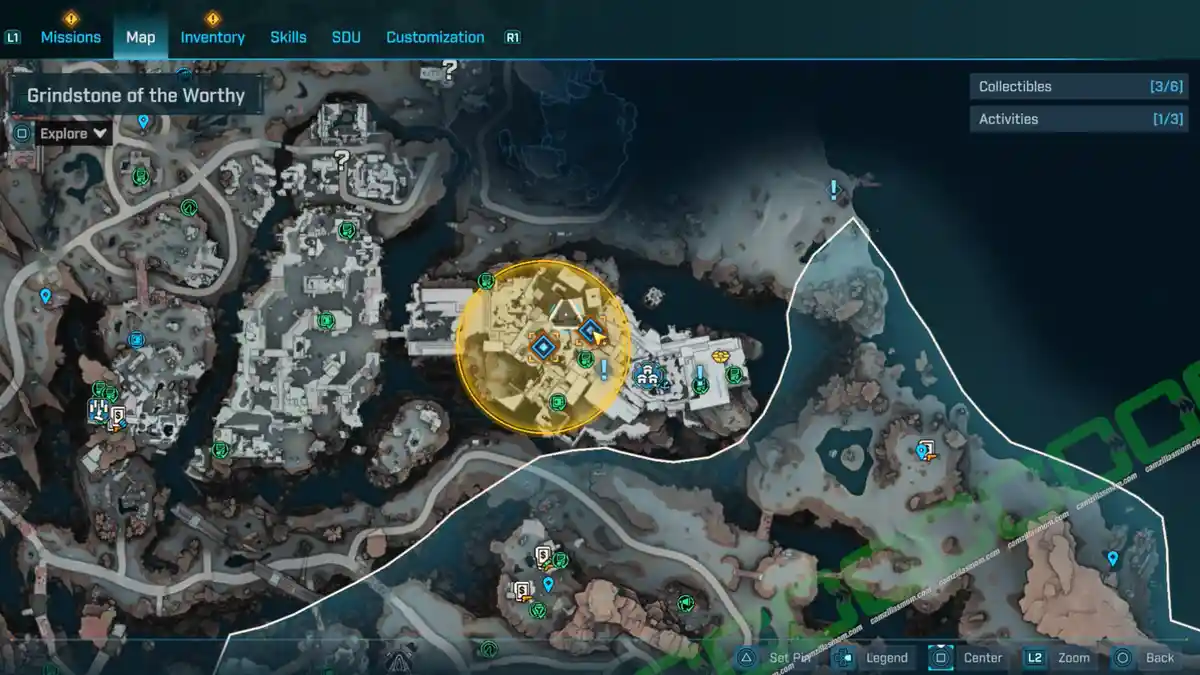1200x675 pixels.
Task: Select the yellow winged marker on map
Action: pyautogui.click(x=719, y=356)
